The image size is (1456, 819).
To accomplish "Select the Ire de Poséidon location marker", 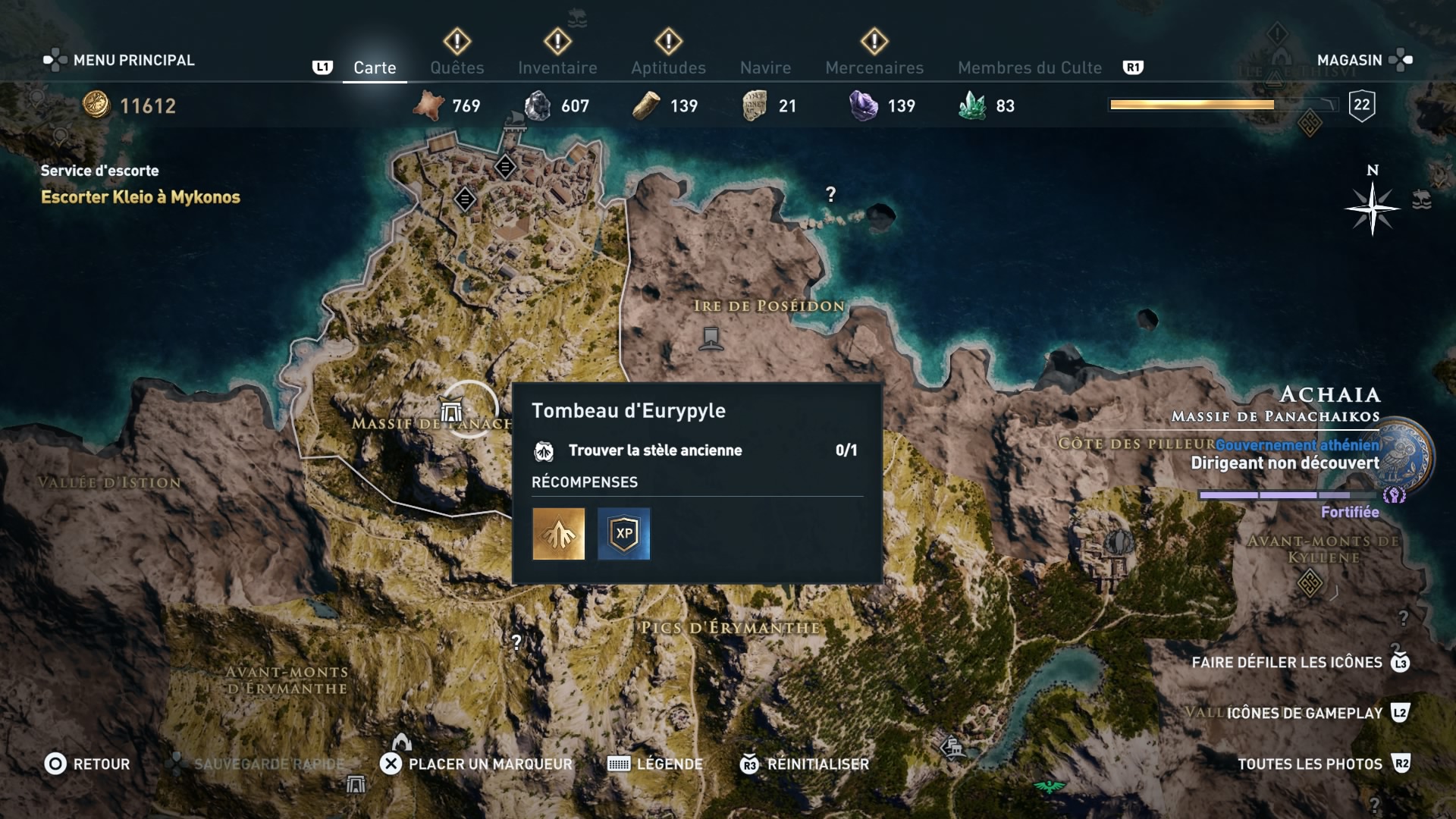I will [x=711, y=337].
